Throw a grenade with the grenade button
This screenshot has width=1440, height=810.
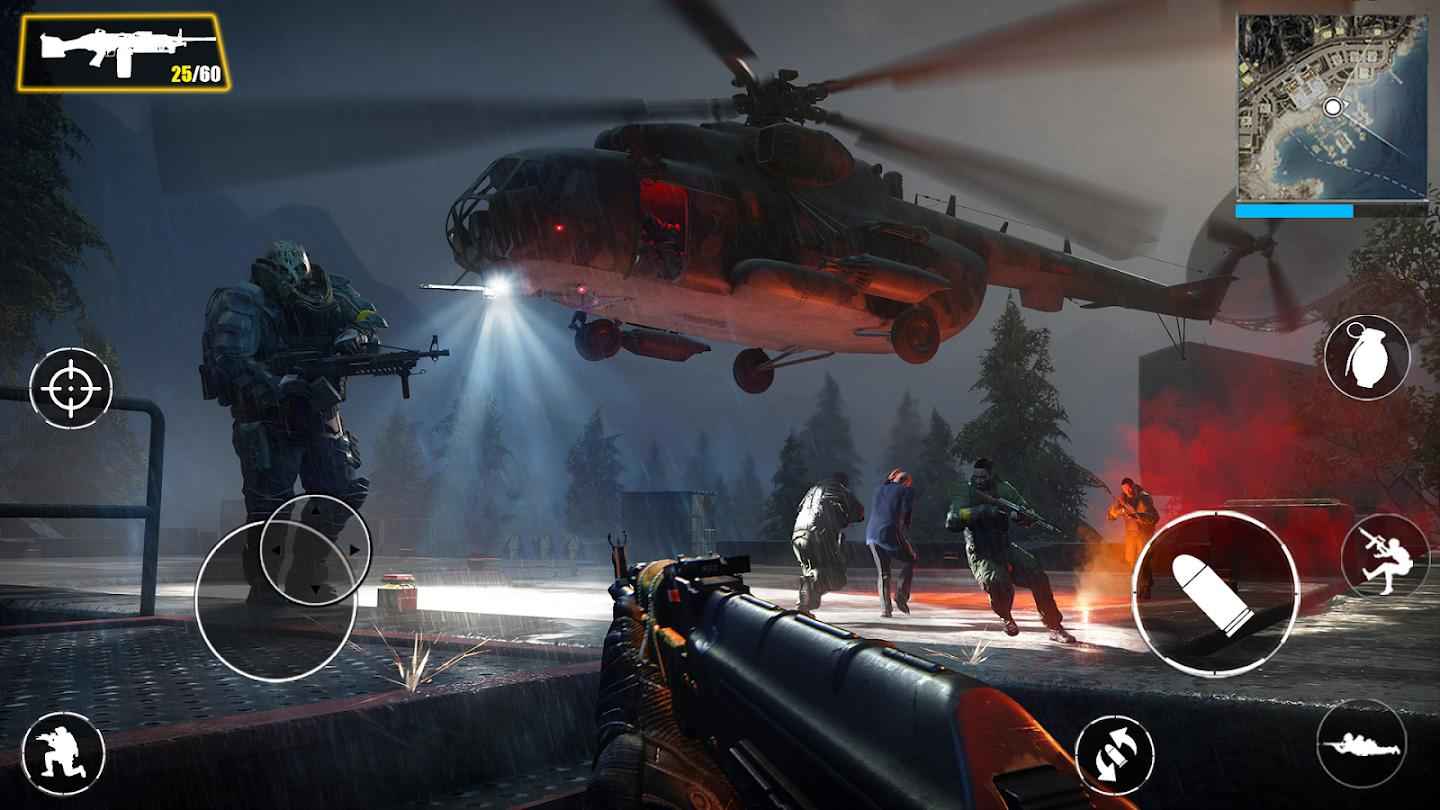[x=1367, y=357]
